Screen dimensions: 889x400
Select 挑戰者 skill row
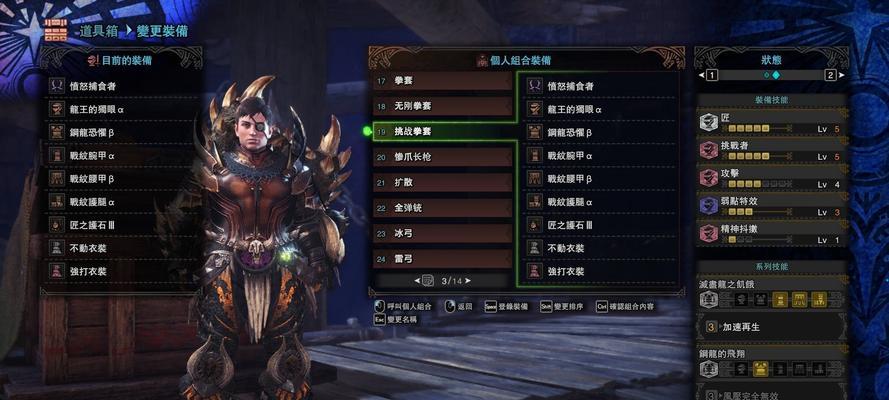772,152
